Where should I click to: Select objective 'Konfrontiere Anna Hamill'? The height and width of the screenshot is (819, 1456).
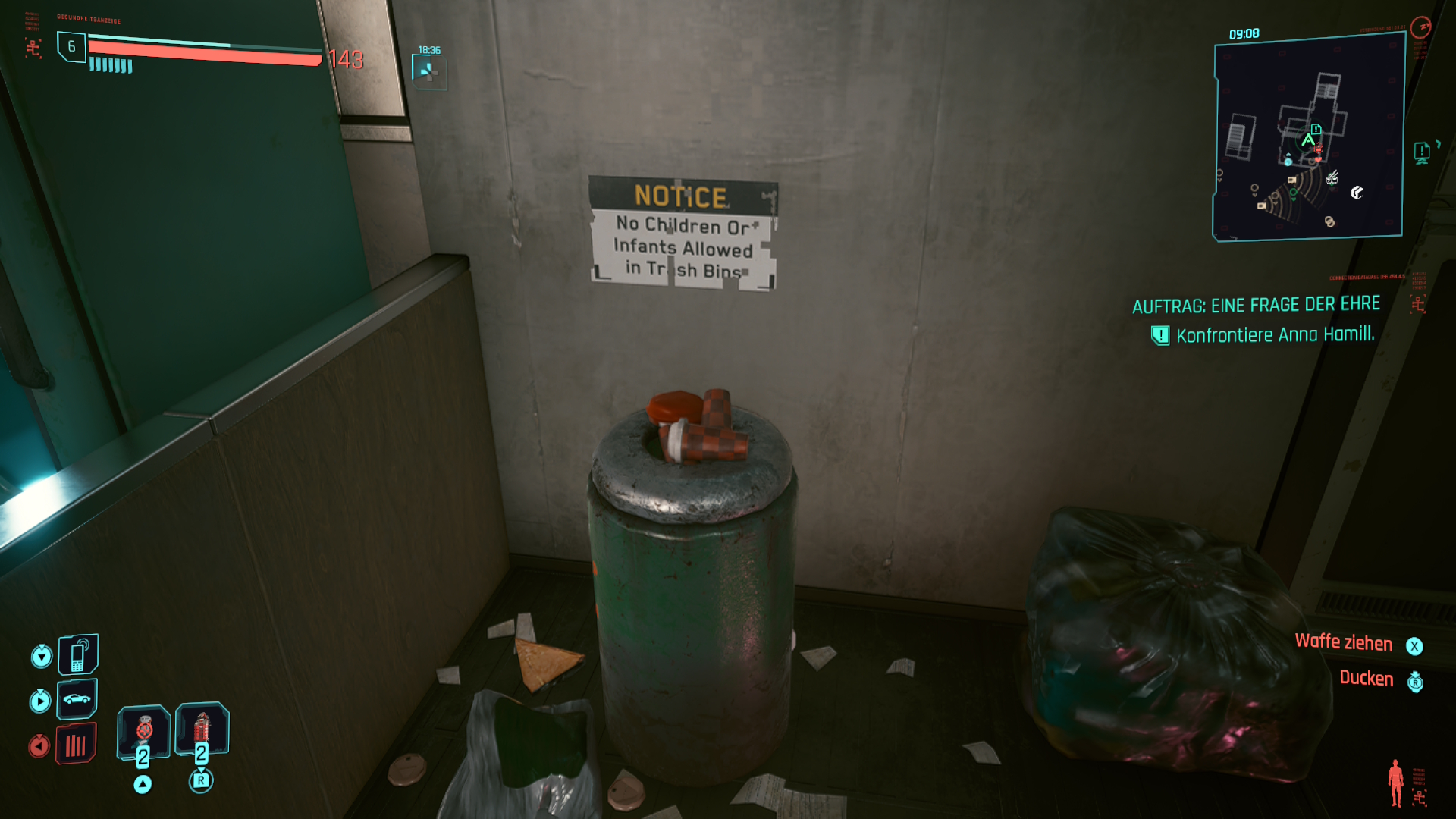coord(1274,334)
